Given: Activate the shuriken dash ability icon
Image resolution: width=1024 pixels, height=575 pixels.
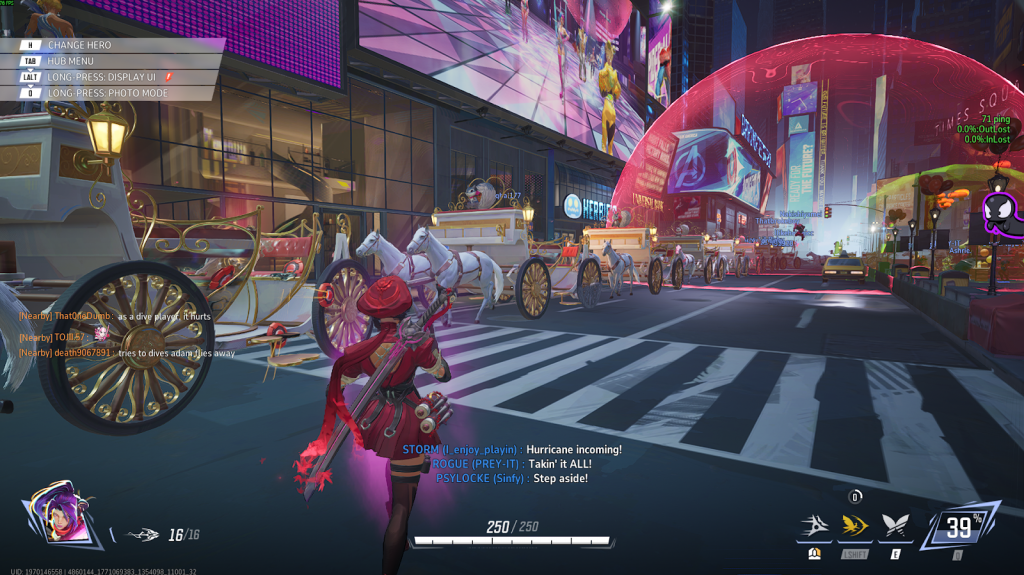Looking at the screenshot, I should [813, 525].
